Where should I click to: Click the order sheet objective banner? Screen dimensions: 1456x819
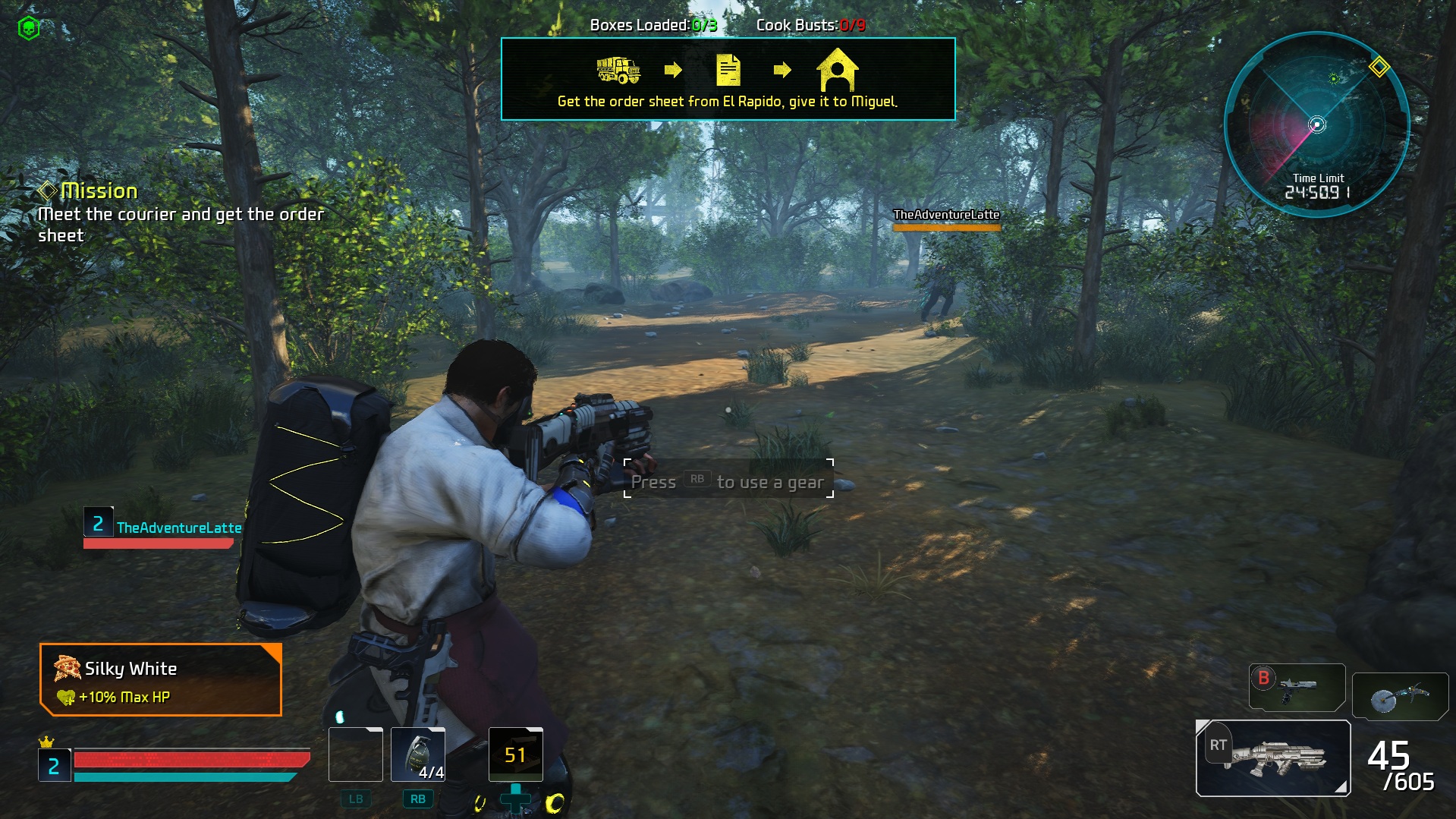(728, 79)
